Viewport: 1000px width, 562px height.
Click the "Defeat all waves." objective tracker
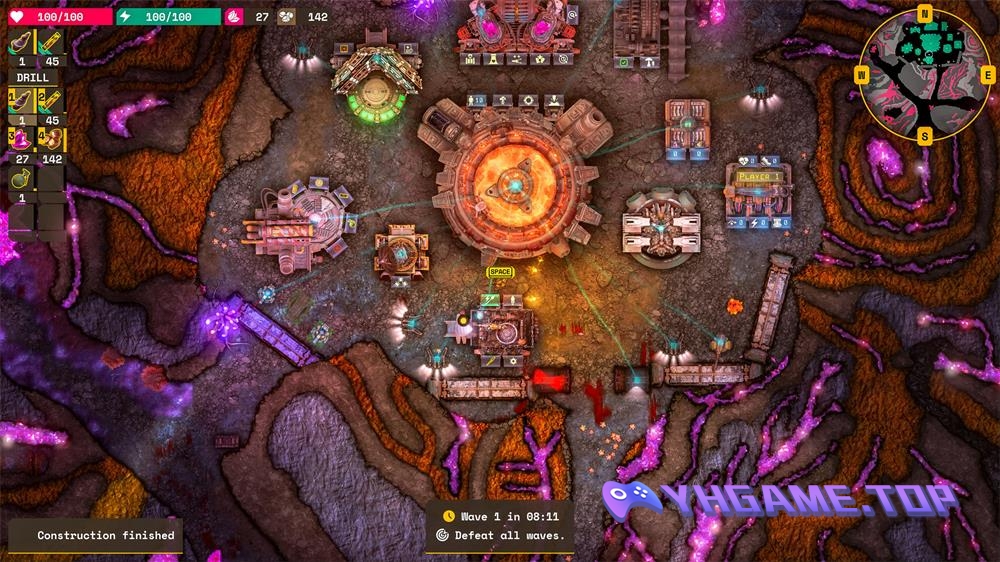click(501, 535)
